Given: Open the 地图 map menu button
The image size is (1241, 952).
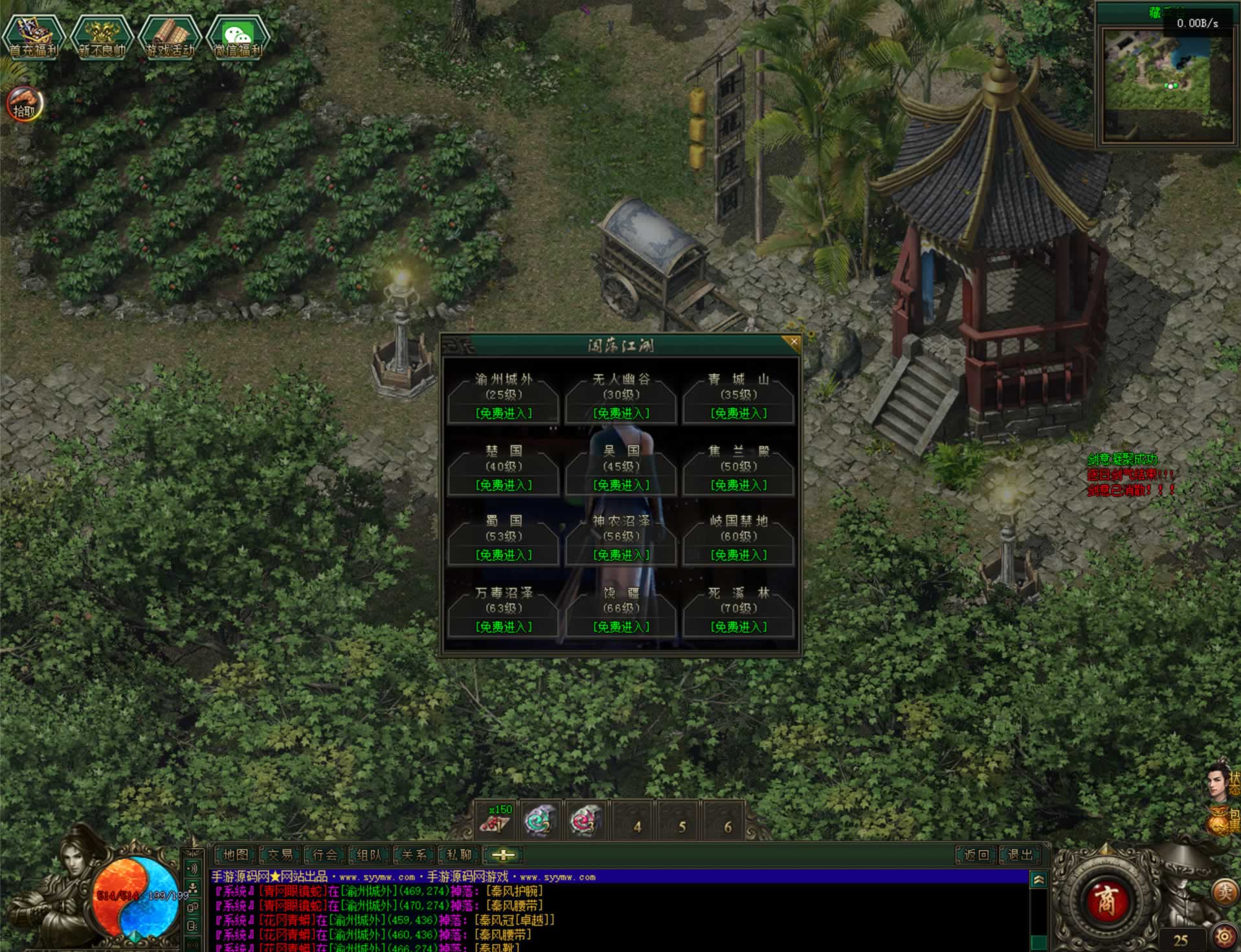Looking at the screenshot, I should (236, 855).
